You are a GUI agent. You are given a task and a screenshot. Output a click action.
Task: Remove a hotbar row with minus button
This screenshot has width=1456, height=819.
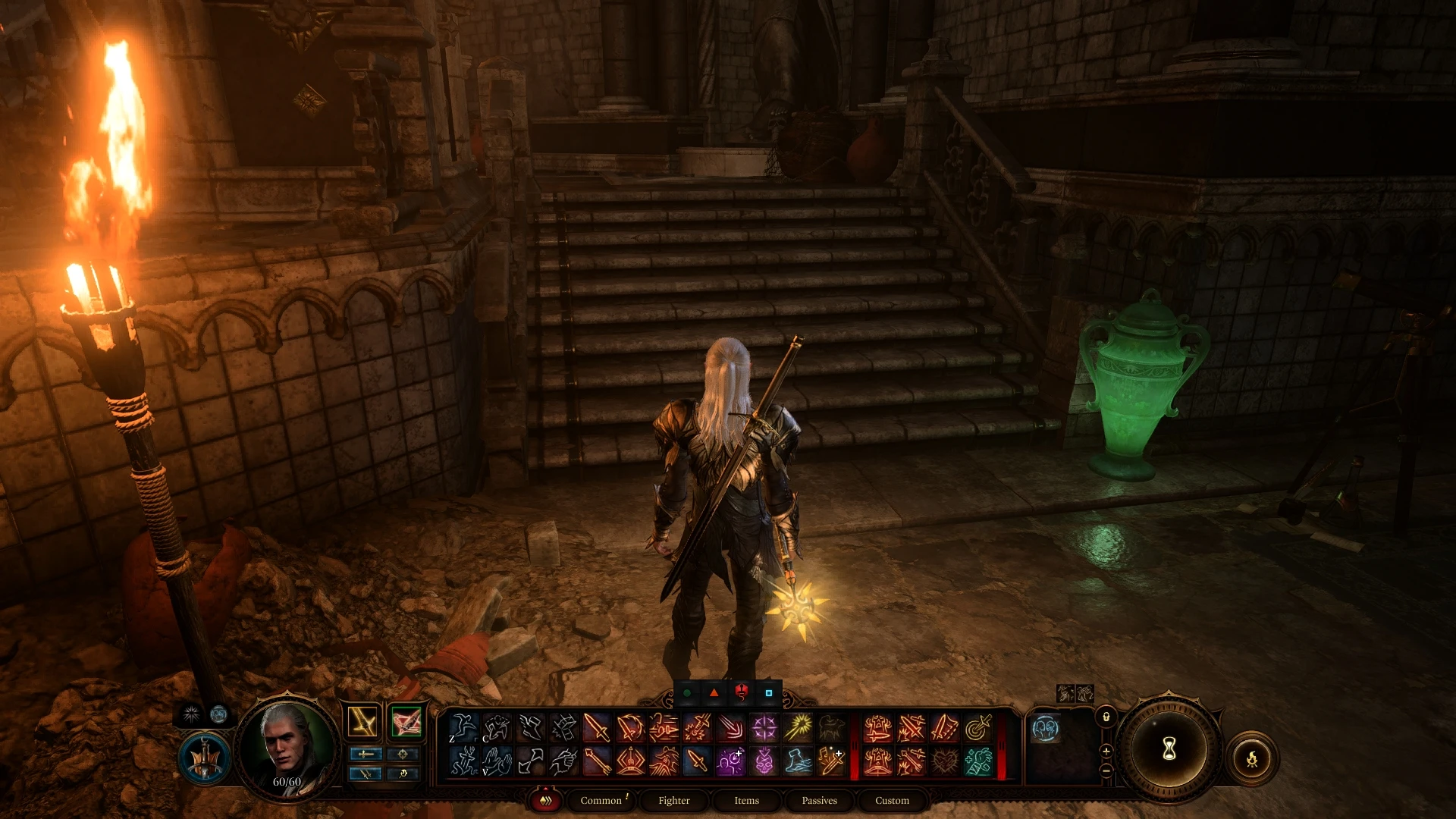pos(1106,771)
